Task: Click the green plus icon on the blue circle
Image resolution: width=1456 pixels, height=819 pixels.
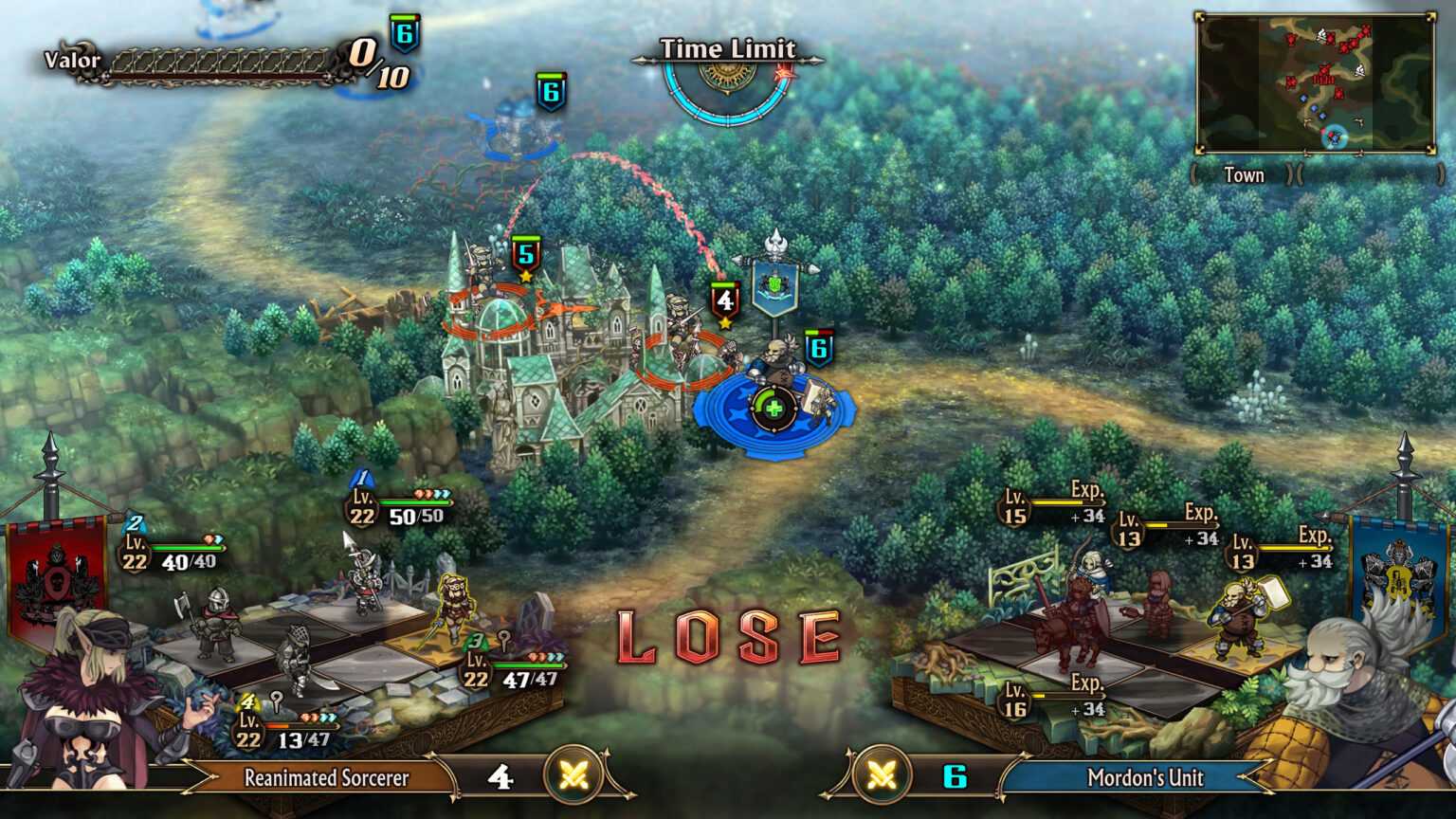Action: (773, 409)
